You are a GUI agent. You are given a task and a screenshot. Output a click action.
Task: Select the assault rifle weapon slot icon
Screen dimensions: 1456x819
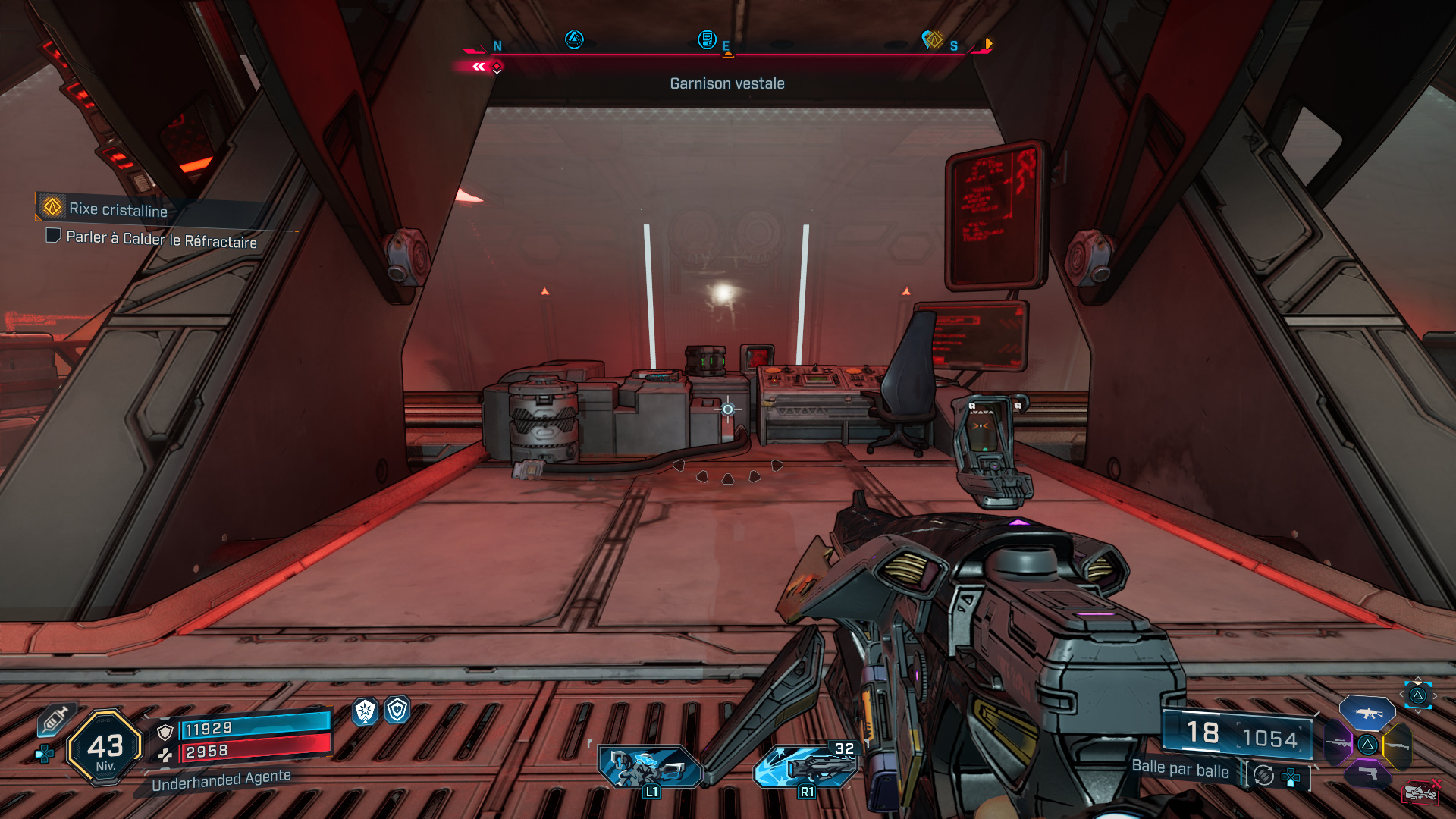(1367, 713)
